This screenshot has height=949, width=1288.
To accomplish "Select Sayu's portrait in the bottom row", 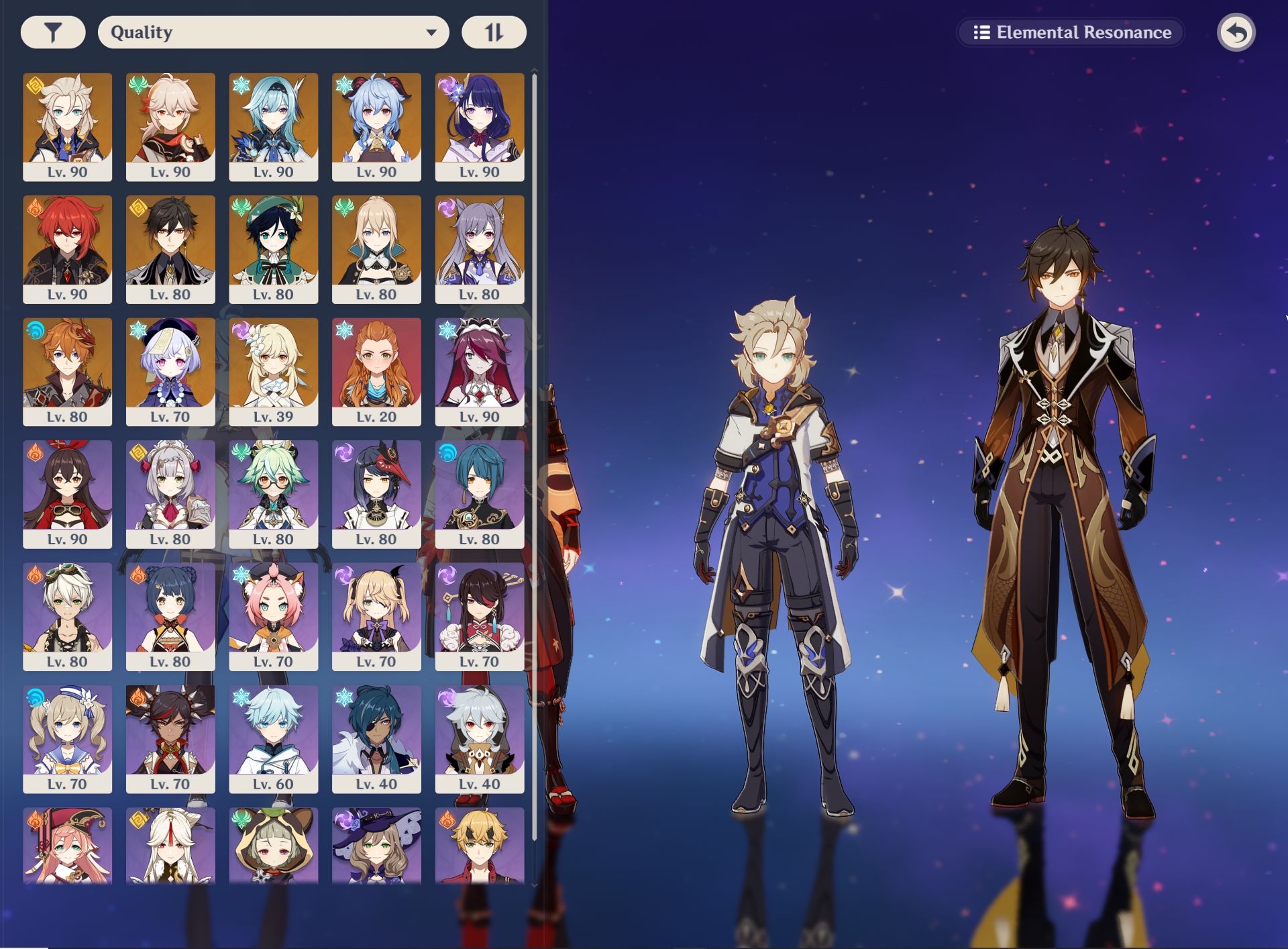I will click(273, 852).
